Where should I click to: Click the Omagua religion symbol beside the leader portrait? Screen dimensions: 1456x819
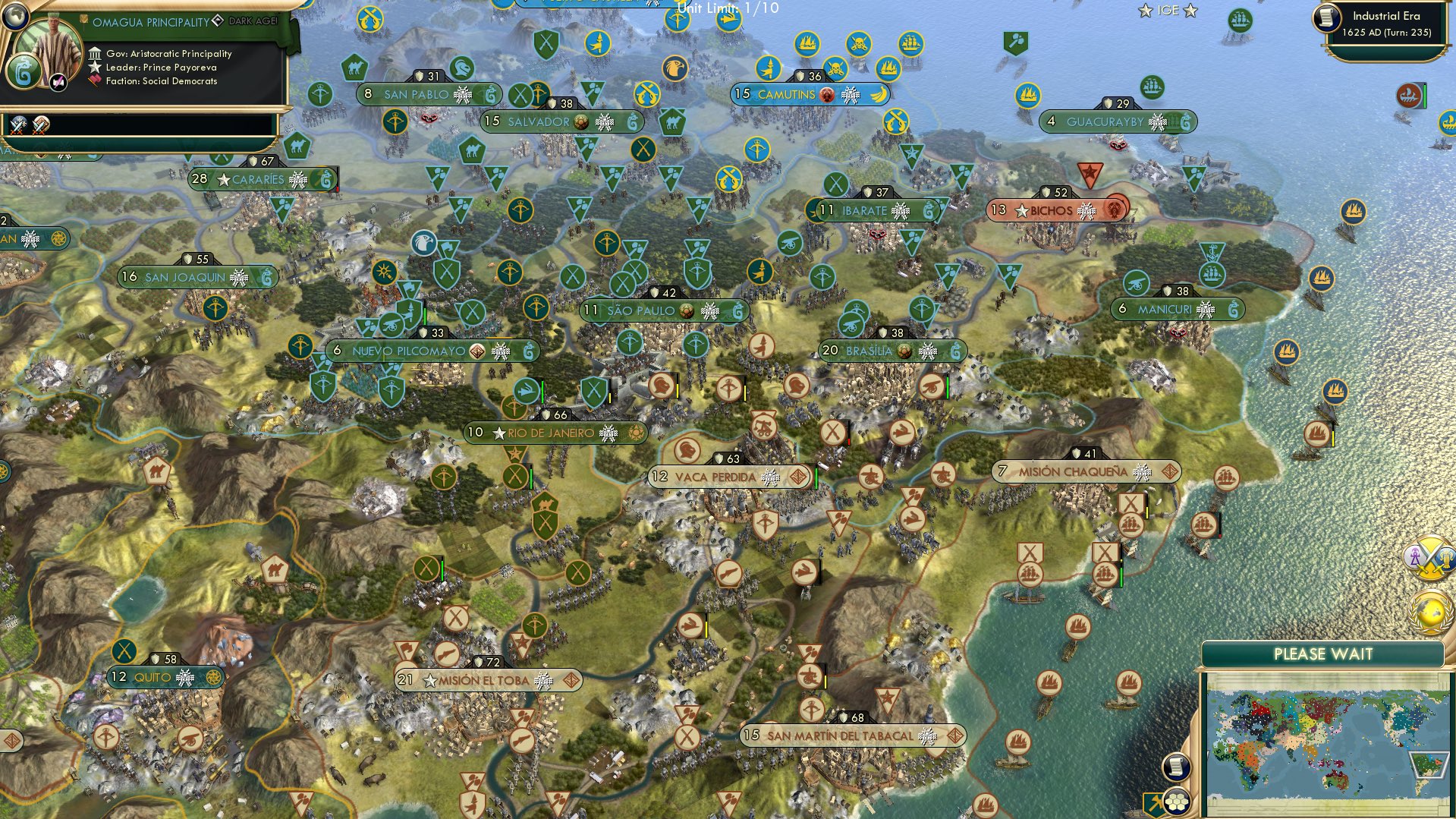coord(23,71)
